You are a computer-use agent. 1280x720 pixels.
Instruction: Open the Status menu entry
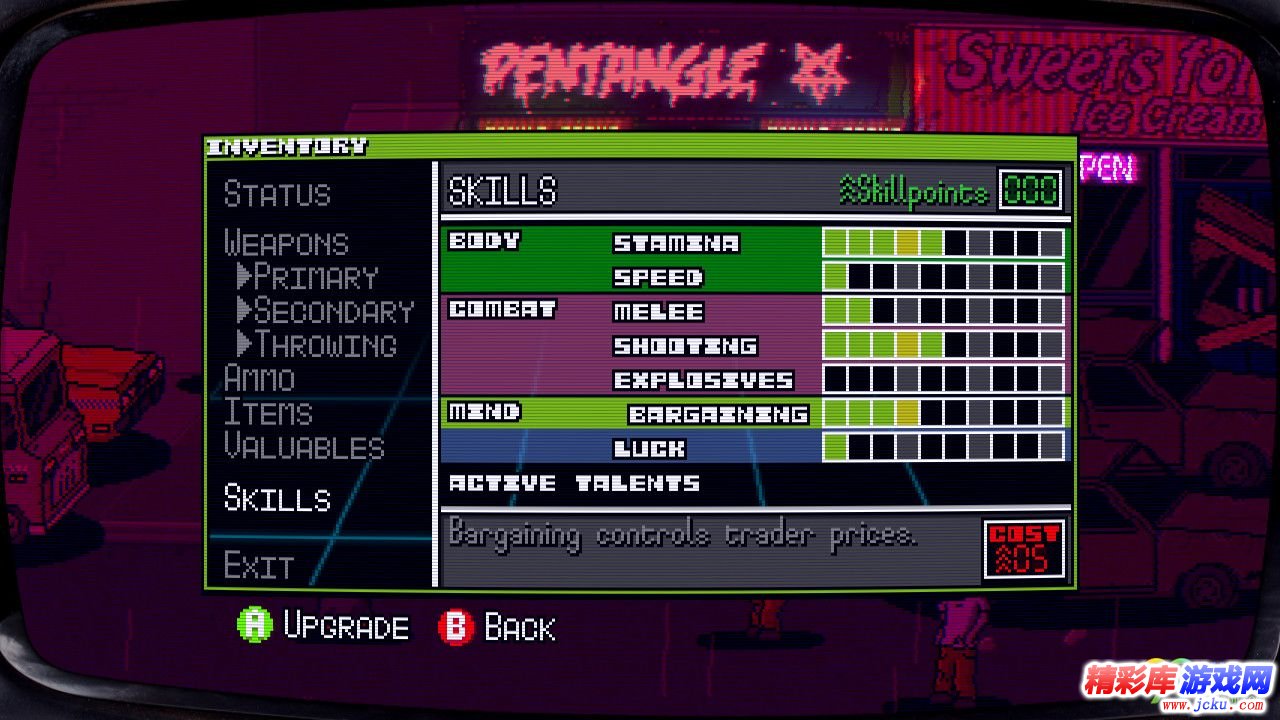pos(277,194)
